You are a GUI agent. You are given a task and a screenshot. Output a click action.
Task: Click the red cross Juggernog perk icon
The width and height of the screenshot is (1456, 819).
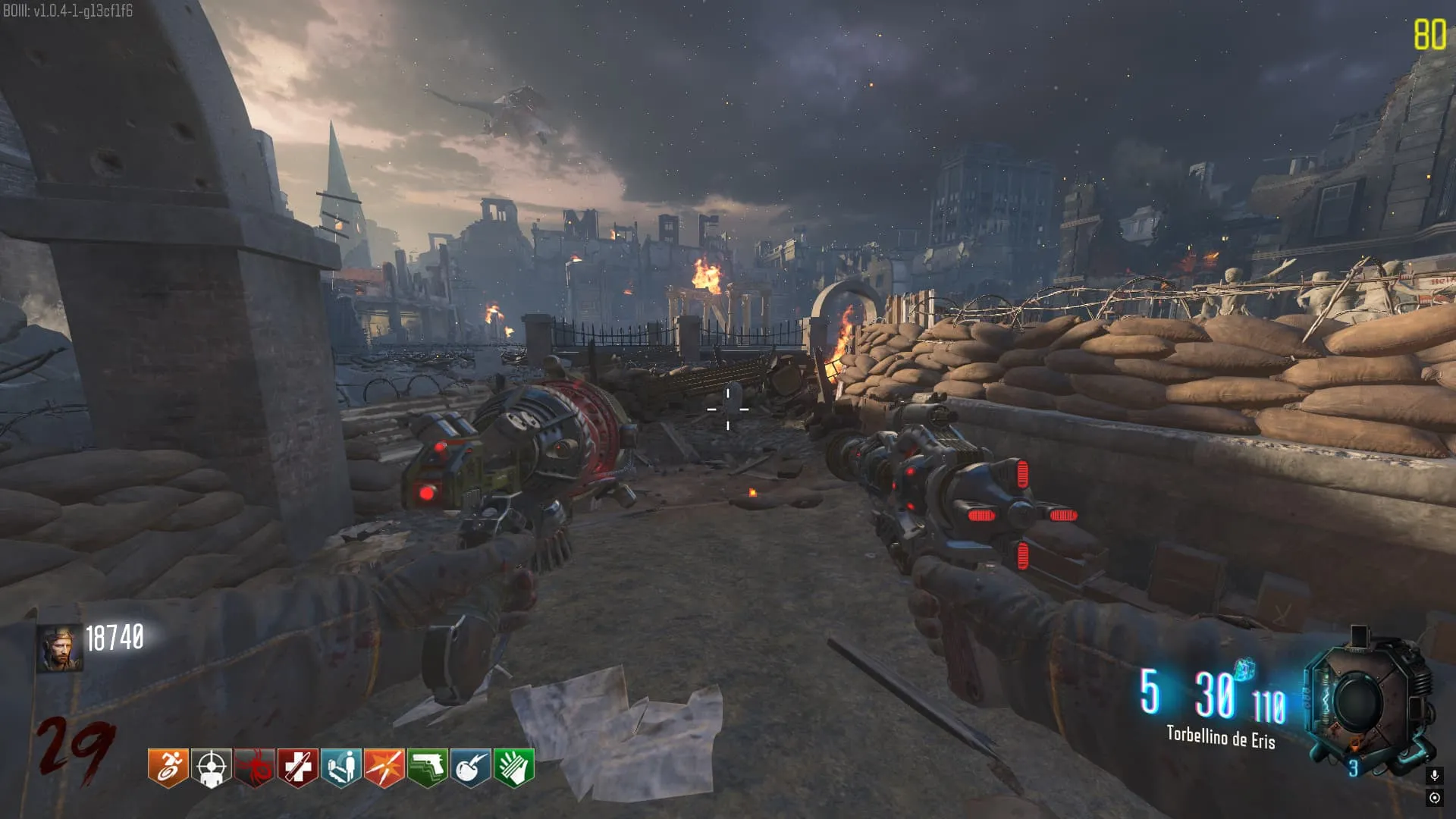click(297, 767)
